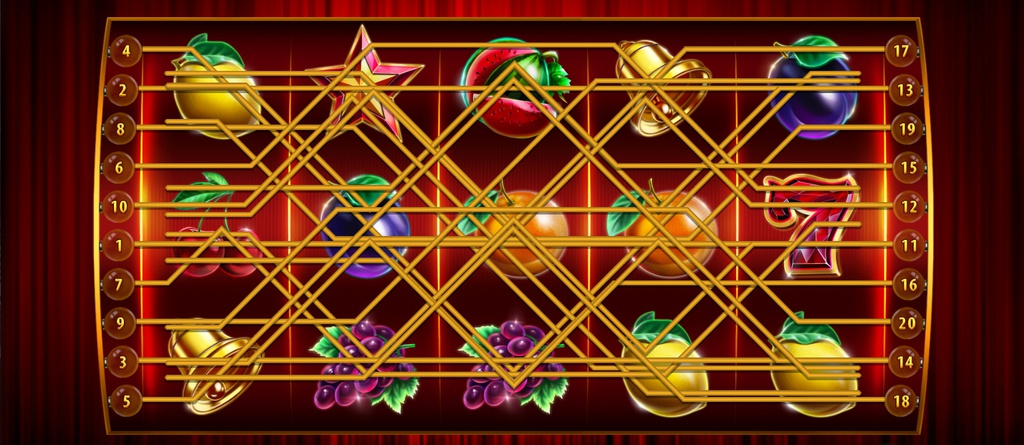Screen dimensions: 1024x445
Task: Select payline 17 marker
Action: tap(901, 50)
